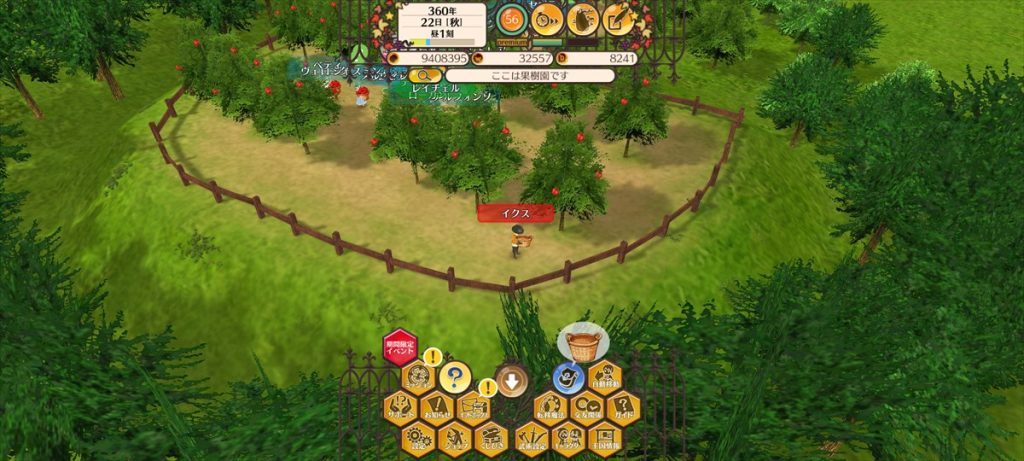Open the teleport magic (転移魔法) menu

click(550, 408)
